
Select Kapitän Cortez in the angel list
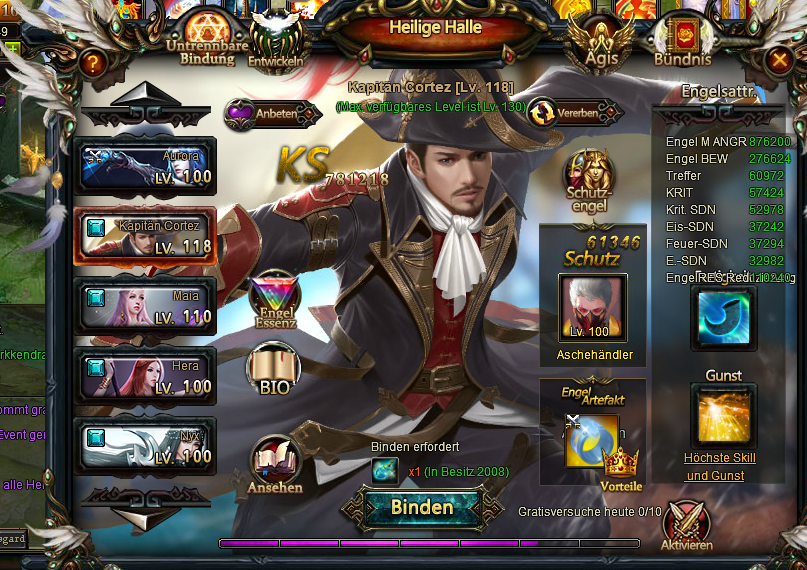click(144, 236)
